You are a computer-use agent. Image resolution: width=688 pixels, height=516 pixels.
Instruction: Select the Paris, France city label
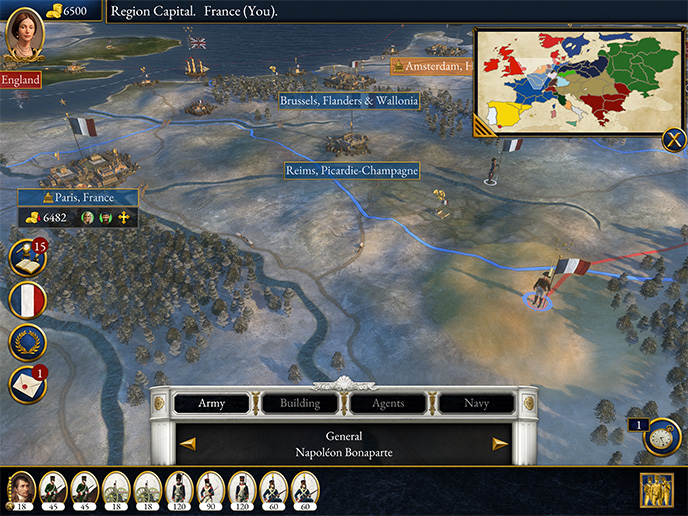pos(78,197)
